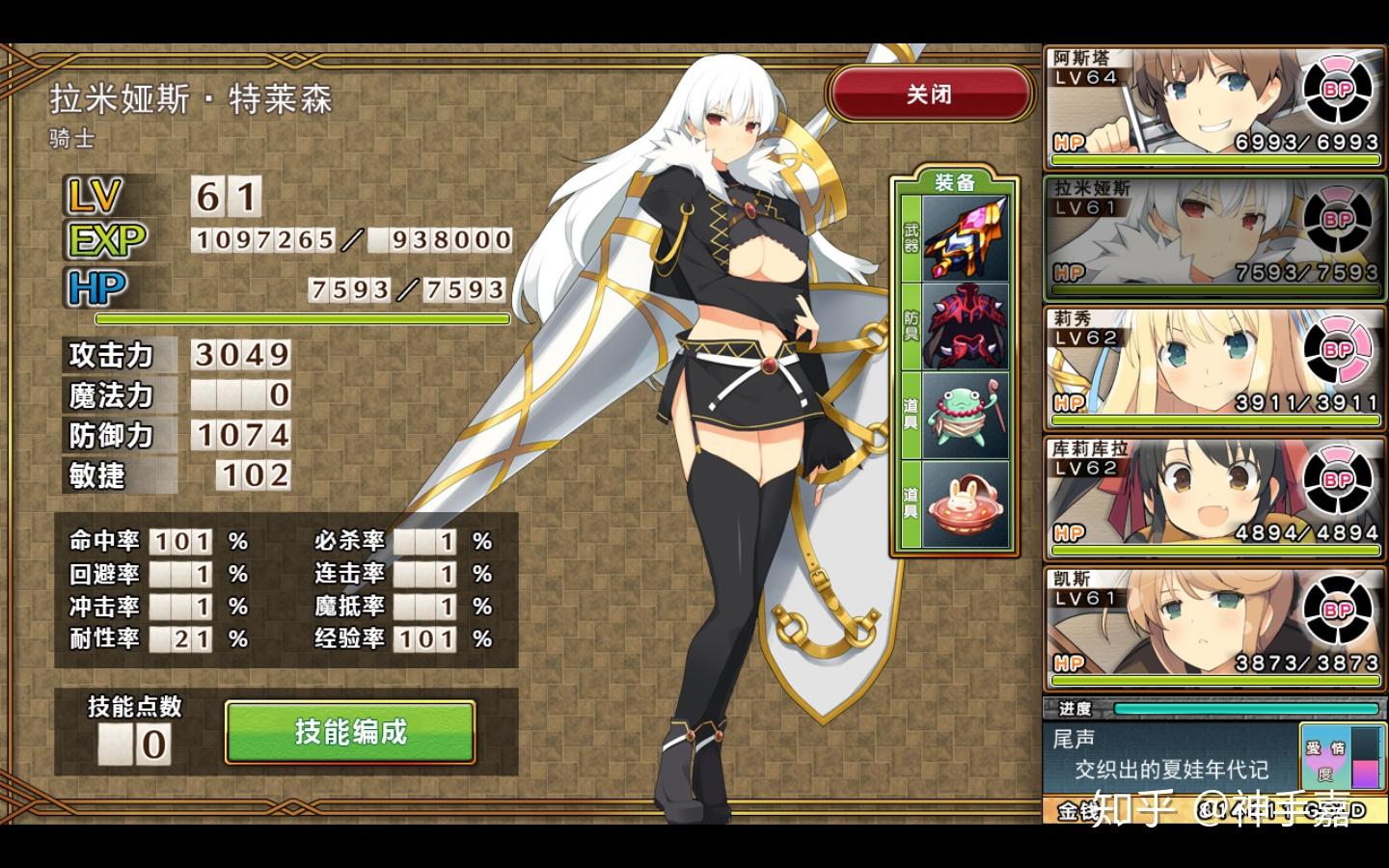This screenshot has height=868, width=1389.
Task: Choose the rabbit stew item slot
Action: pyautogui.click(x=966, y=504)
